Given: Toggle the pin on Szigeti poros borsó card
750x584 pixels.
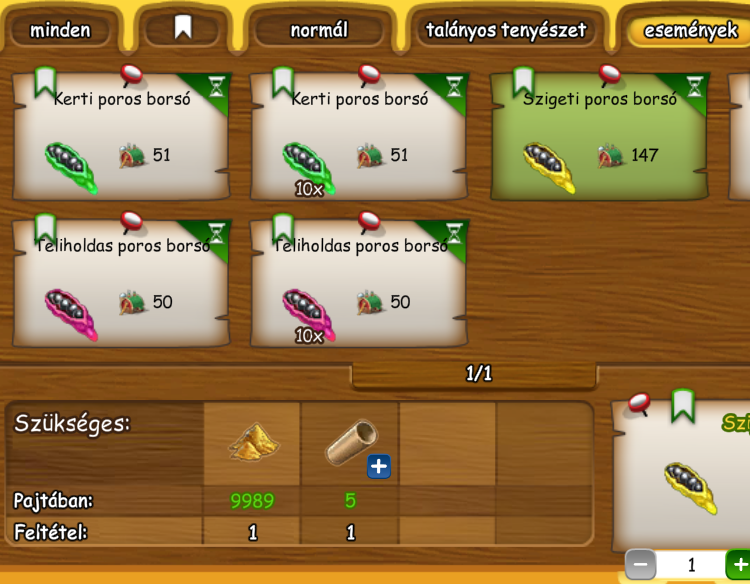Looking at the screenshot, I should pyautogui.click(x=610, y=73).
